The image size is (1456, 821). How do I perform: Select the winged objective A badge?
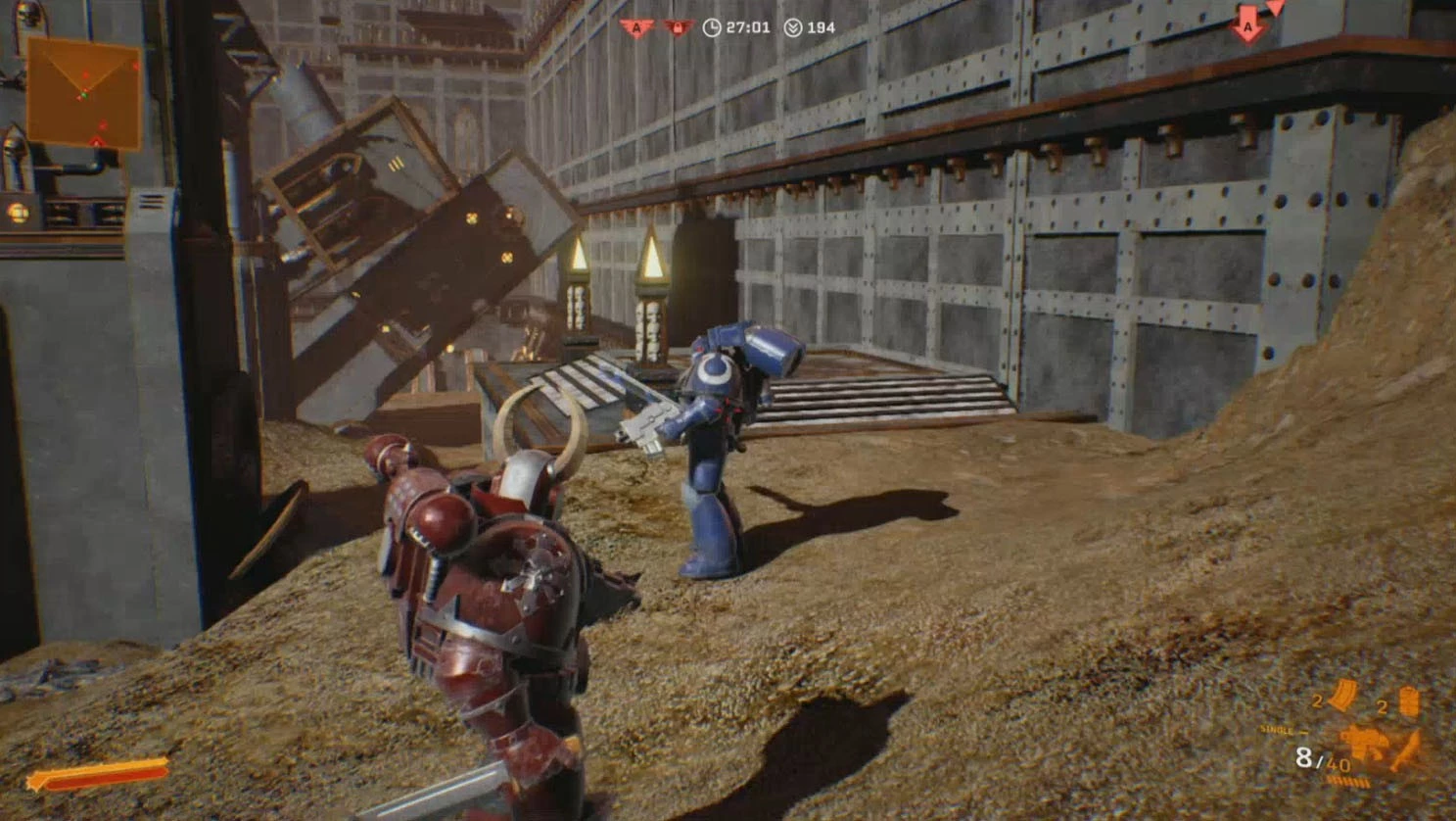click(636, 28)
